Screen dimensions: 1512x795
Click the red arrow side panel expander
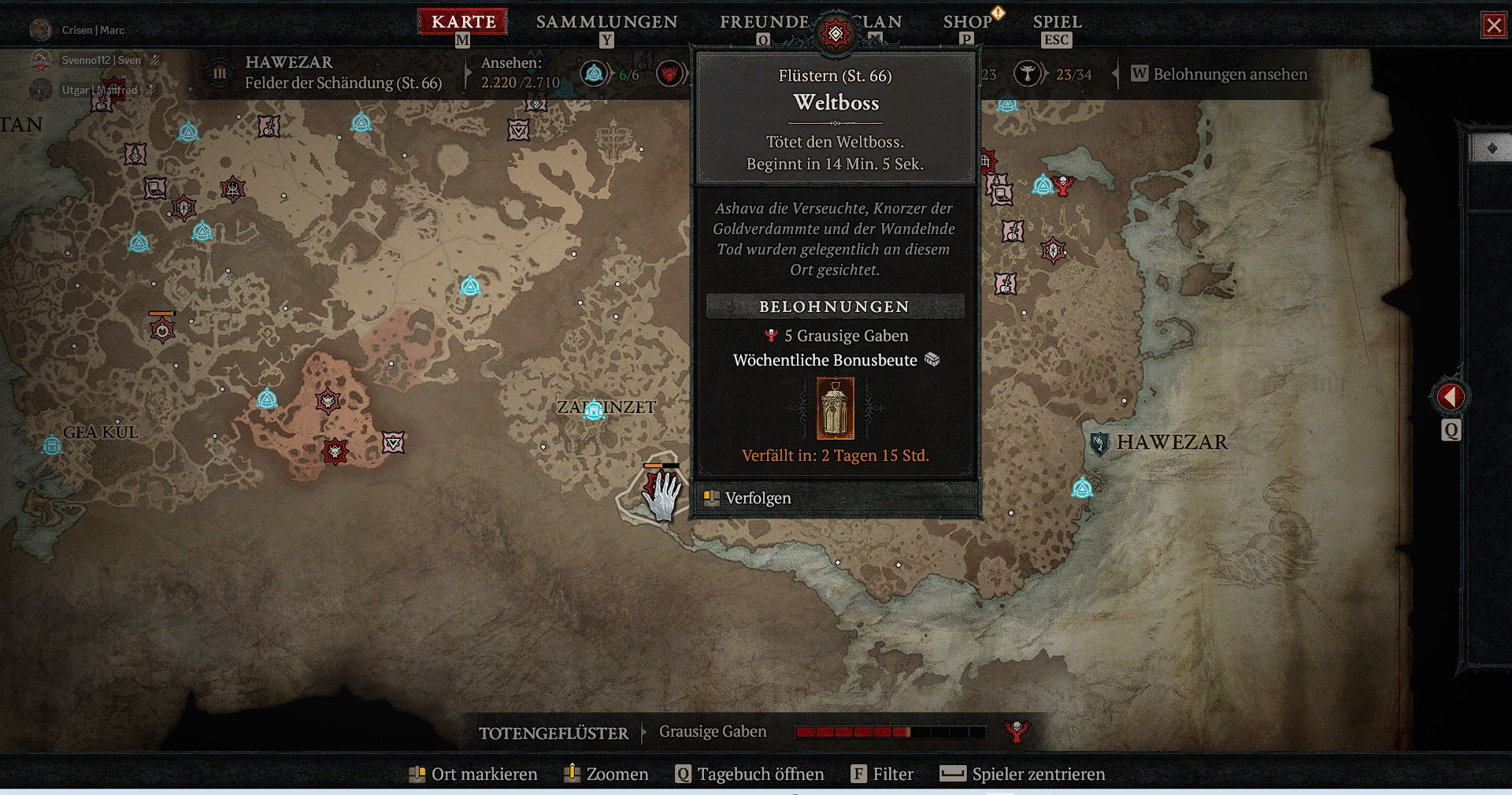[x=1451, y=396]
